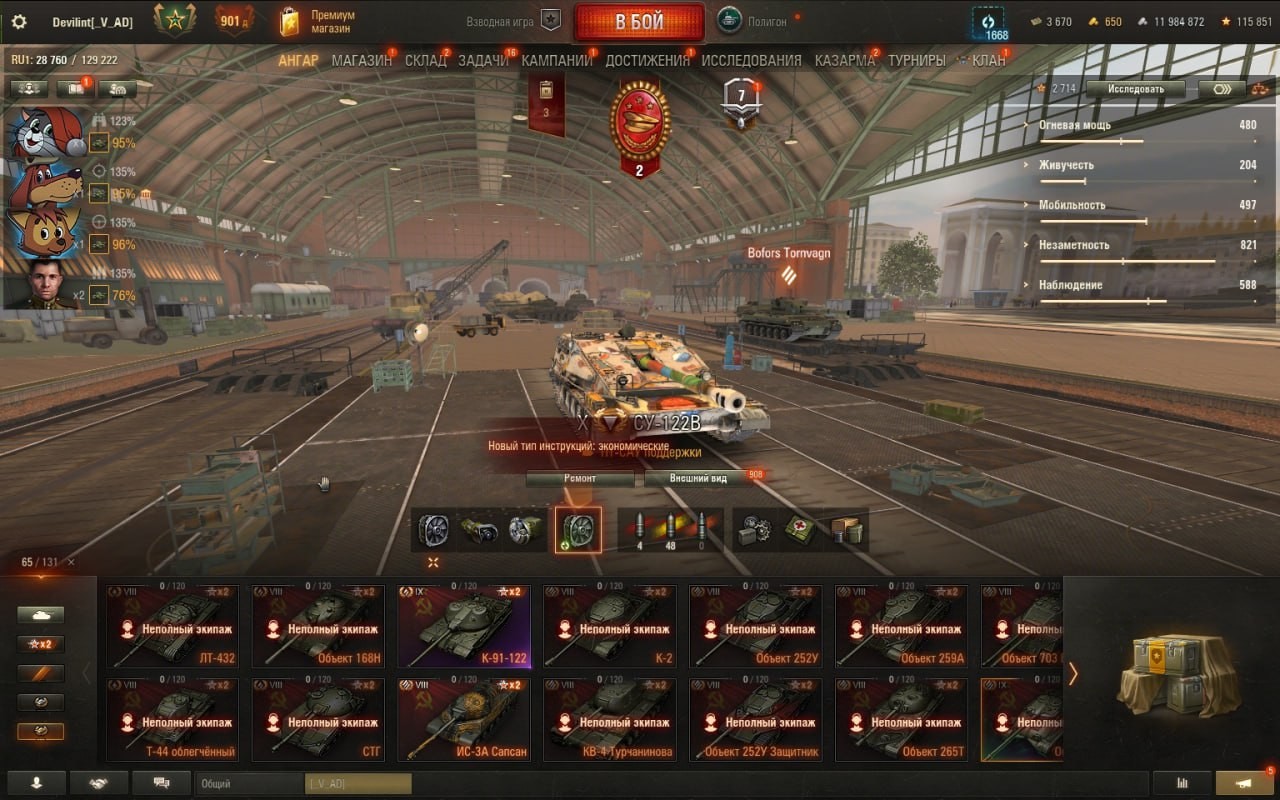Switch to the МАГАЗИН tab

[x=361, y=60]
